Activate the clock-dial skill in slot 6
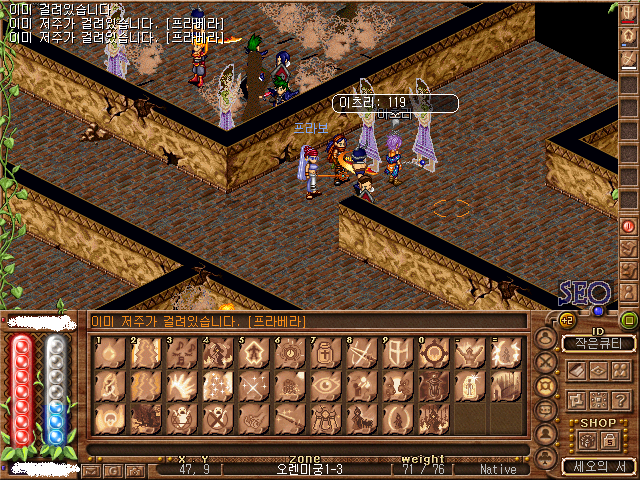Screen dimensions: 640x480 (287, 354)
